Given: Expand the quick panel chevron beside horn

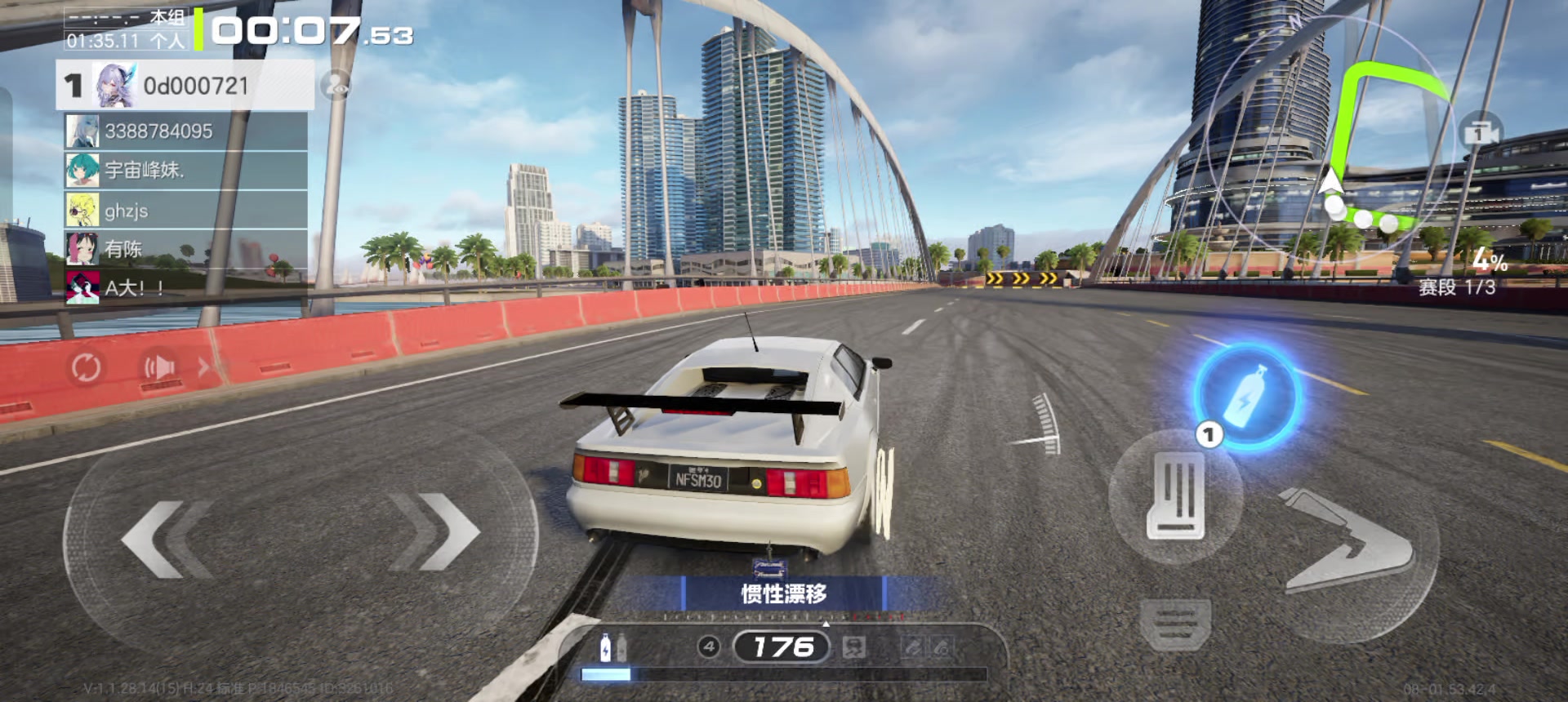Looking at the screenshot, I should (x=203, y=368).
